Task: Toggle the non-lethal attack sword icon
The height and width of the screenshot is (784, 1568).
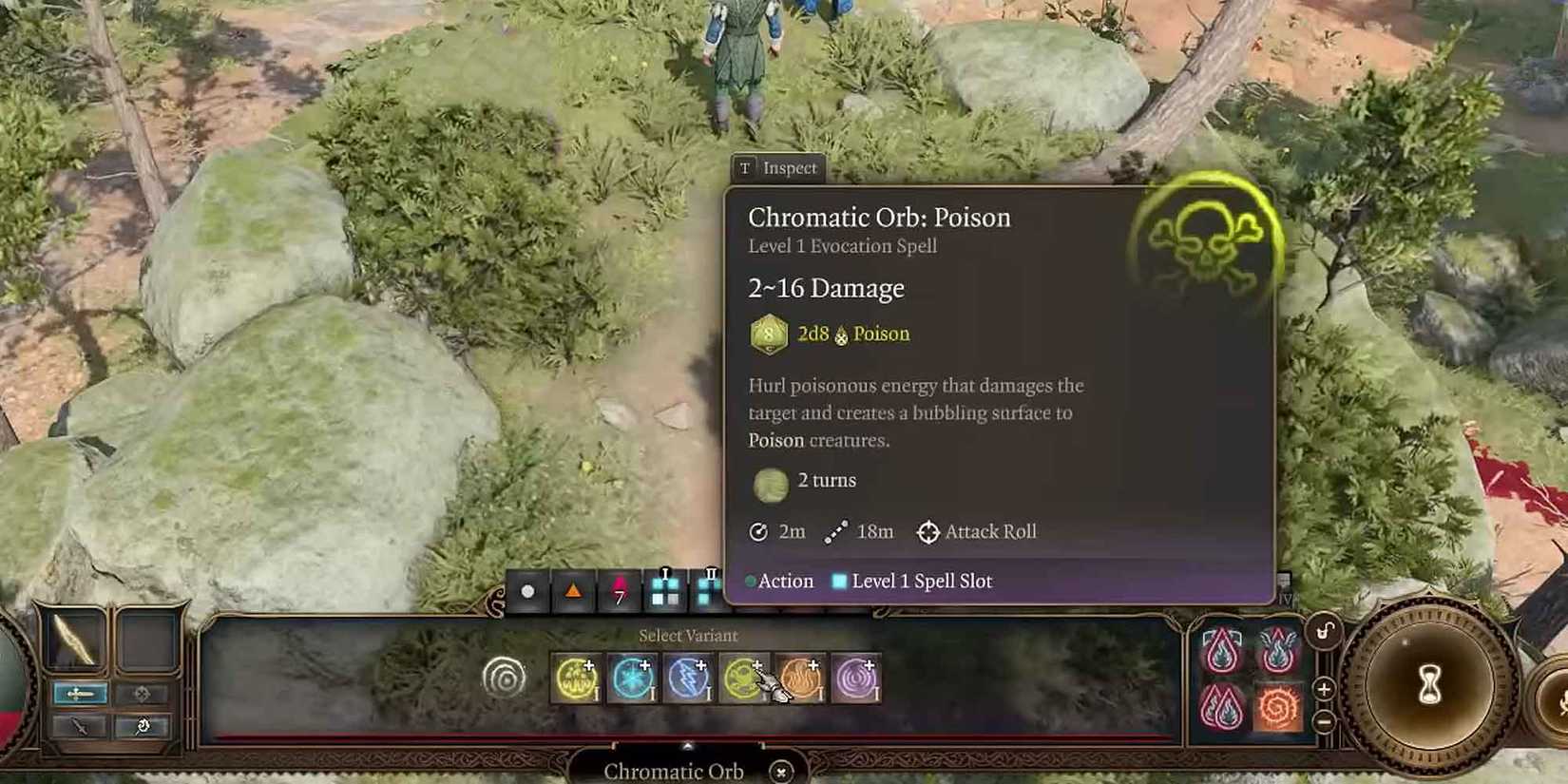Action: point(78,725)
